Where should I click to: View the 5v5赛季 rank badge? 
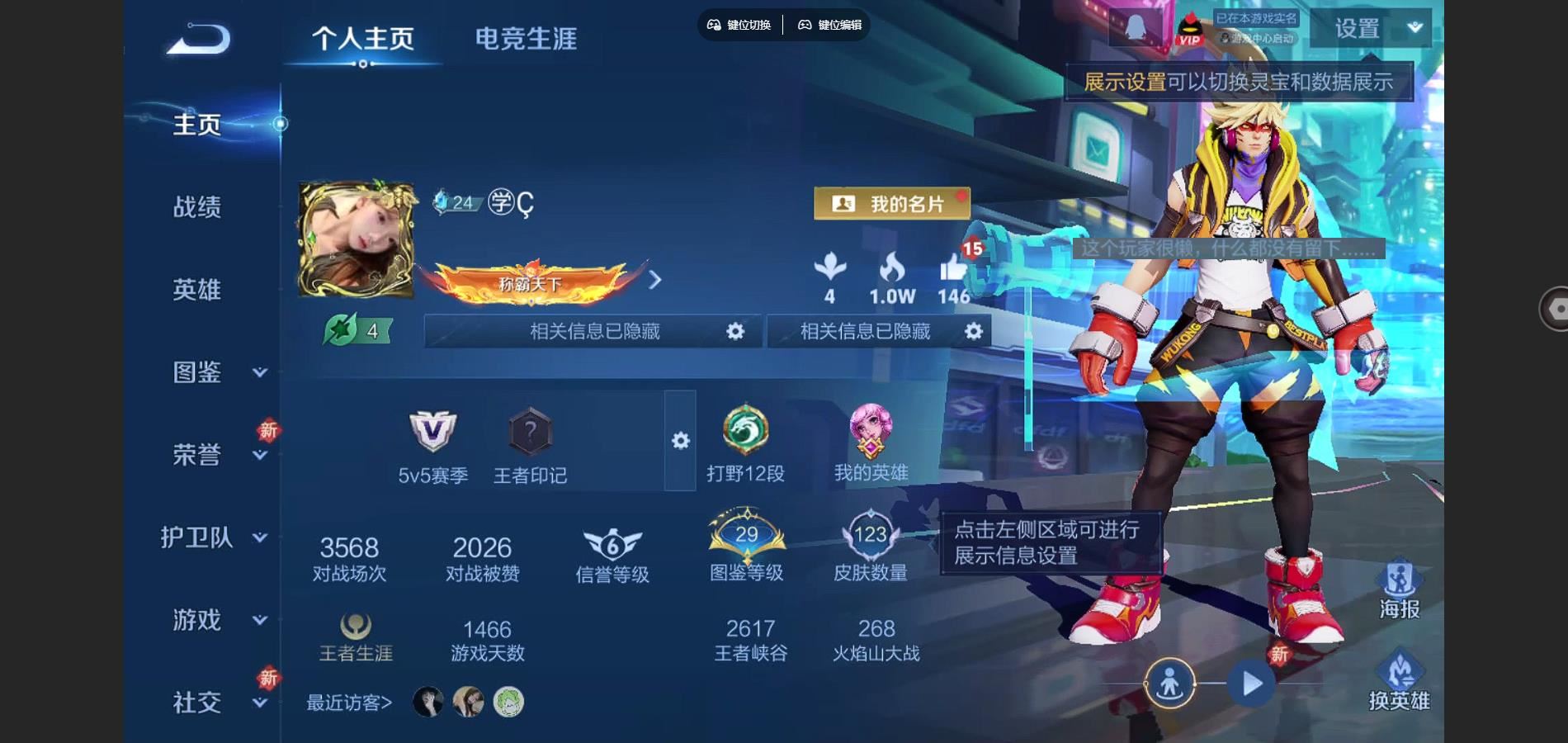point(432,432)
